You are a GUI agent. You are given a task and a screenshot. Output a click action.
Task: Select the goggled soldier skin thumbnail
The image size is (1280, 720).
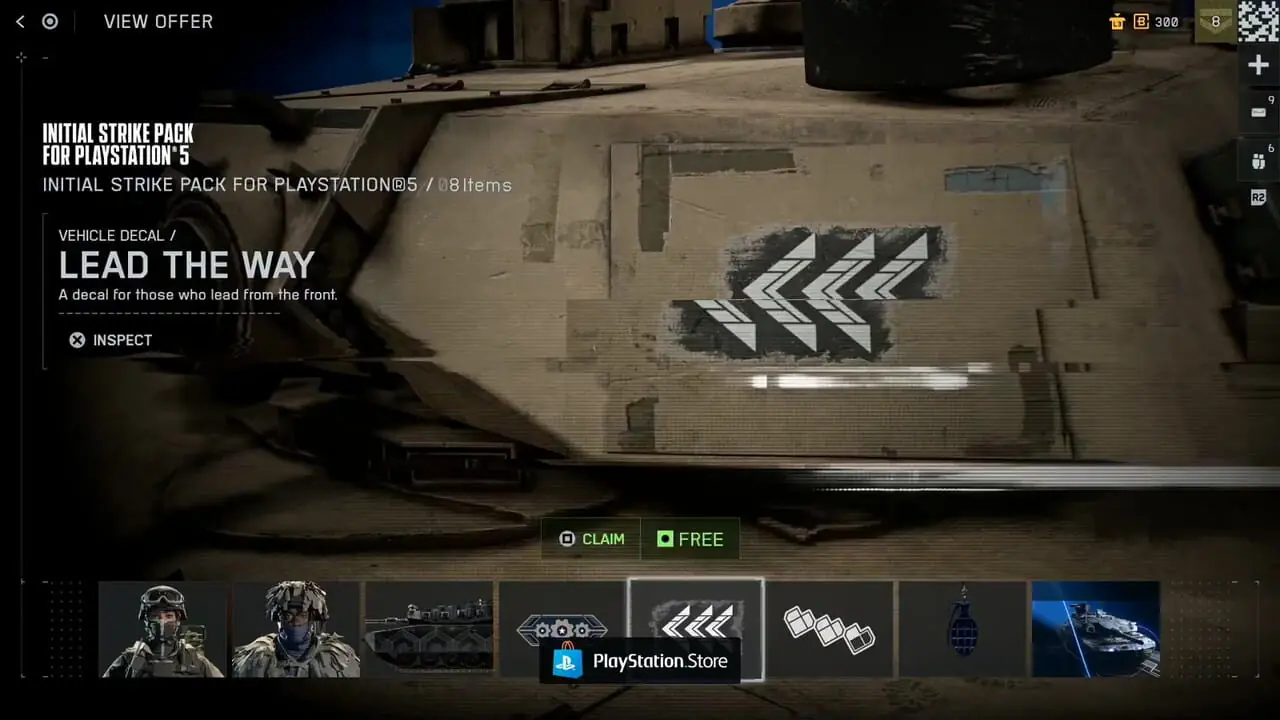point(163,629)
